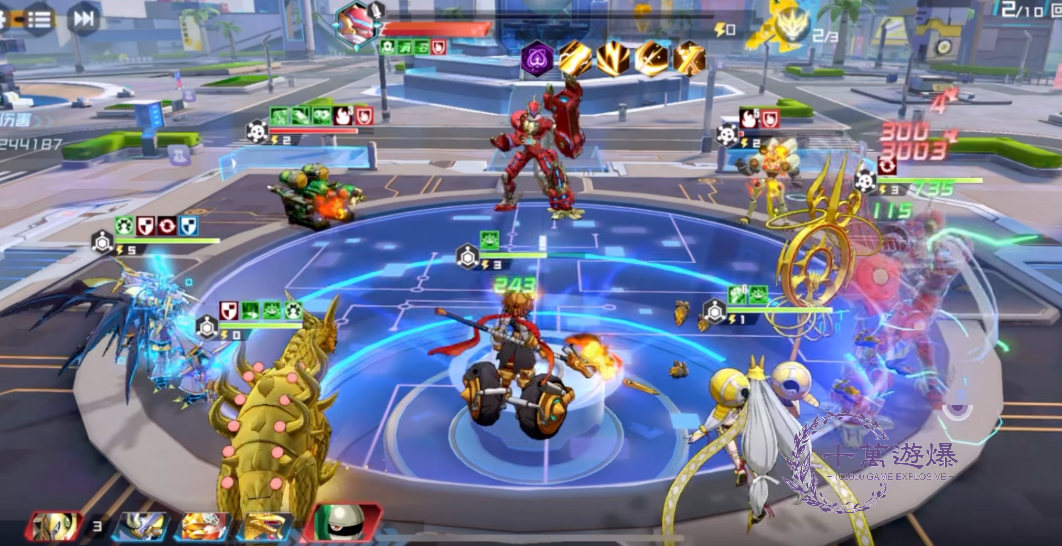The width and height of the screenshot is (1062, 546).
Task: Open the battle list menu button
Action: click(38, 17)
